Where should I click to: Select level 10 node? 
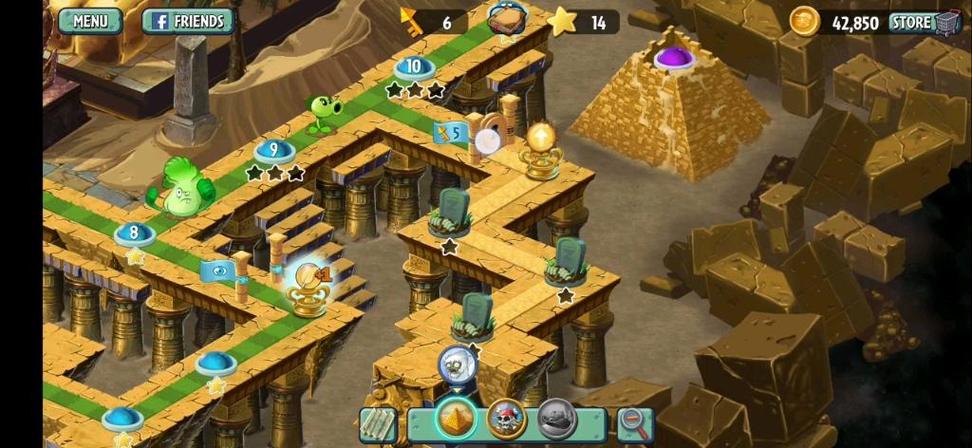pos(414,68)
